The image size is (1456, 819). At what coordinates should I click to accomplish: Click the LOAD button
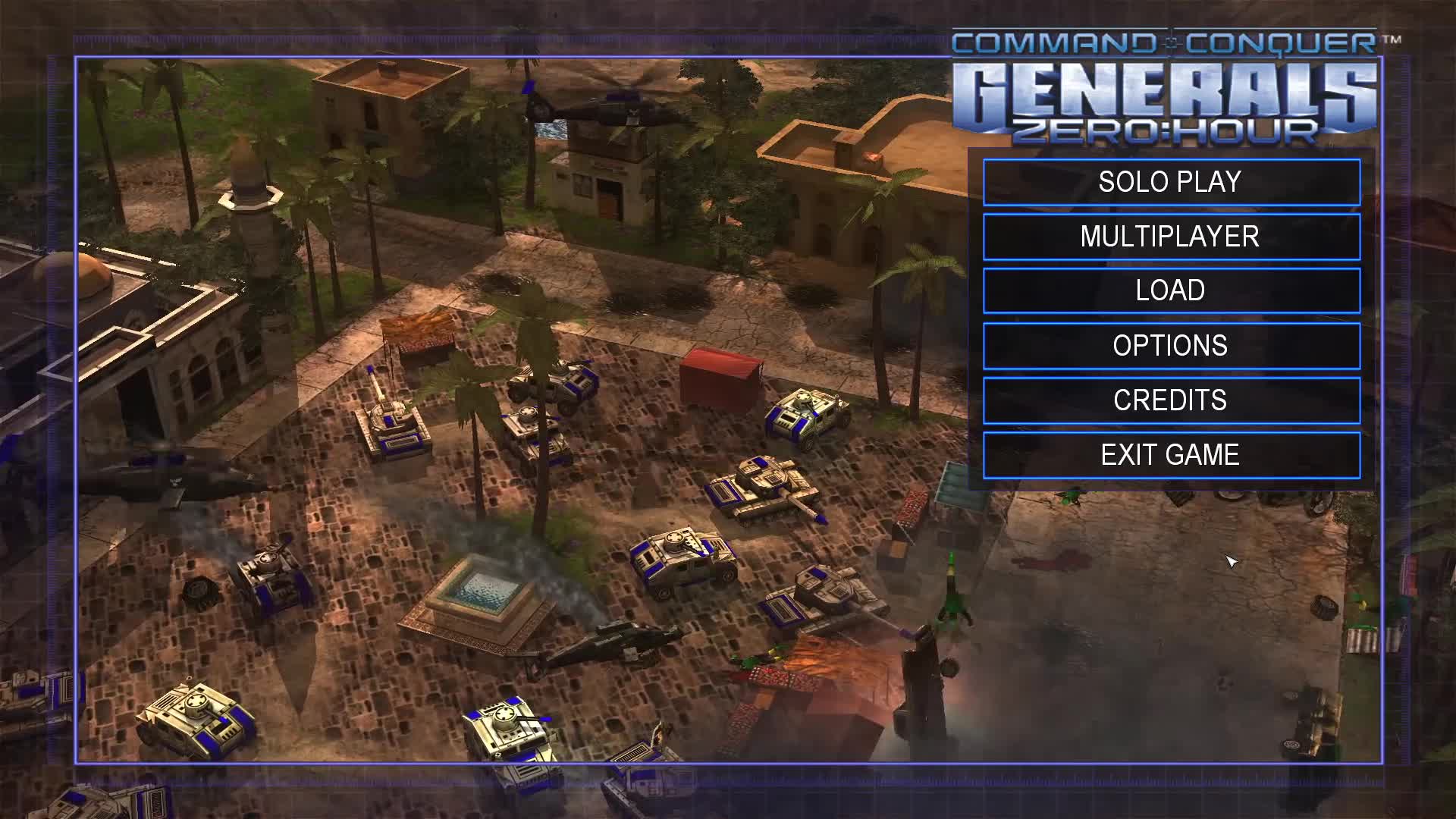(1171, 290)
